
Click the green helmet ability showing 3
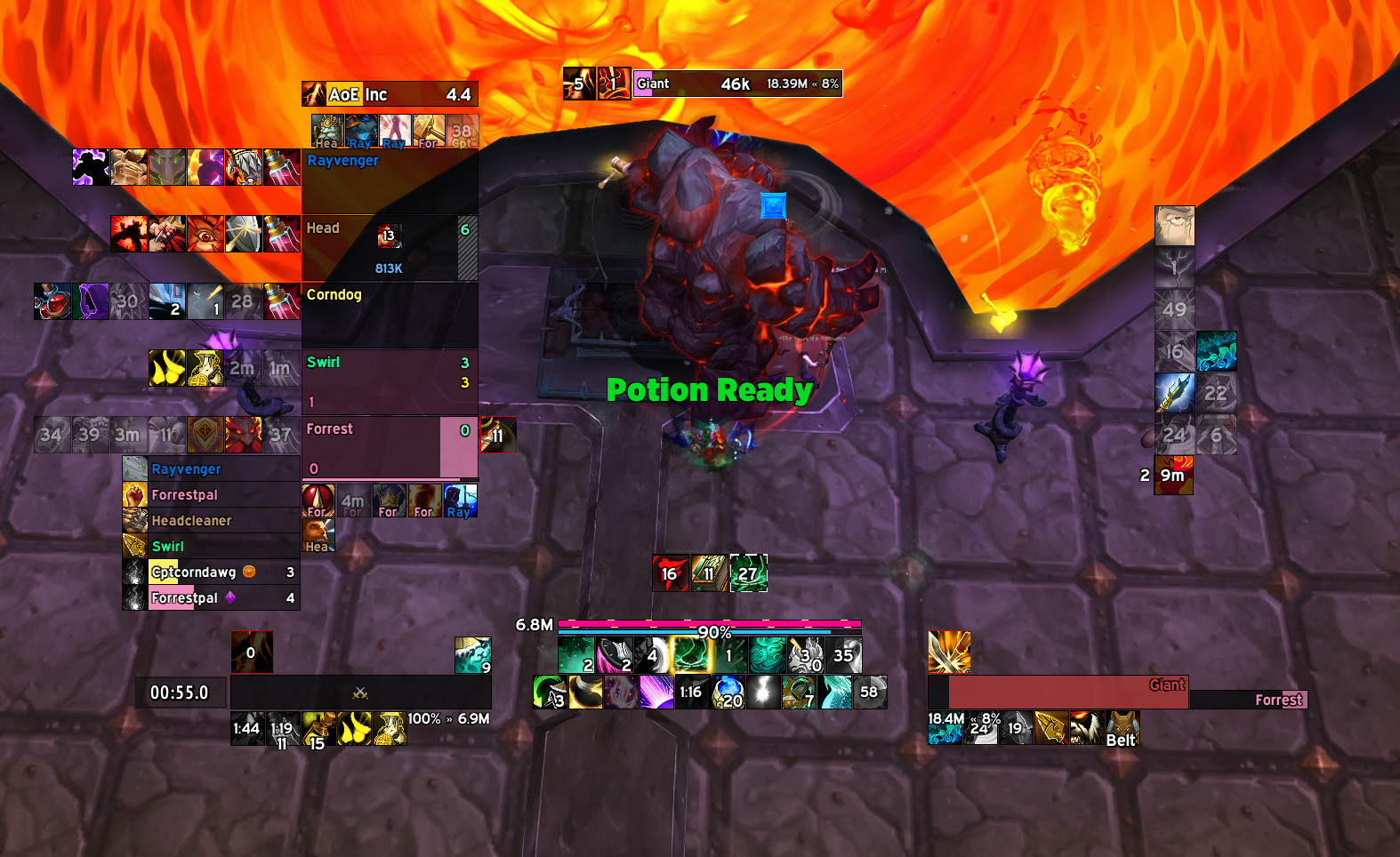[x=550, y=692]
